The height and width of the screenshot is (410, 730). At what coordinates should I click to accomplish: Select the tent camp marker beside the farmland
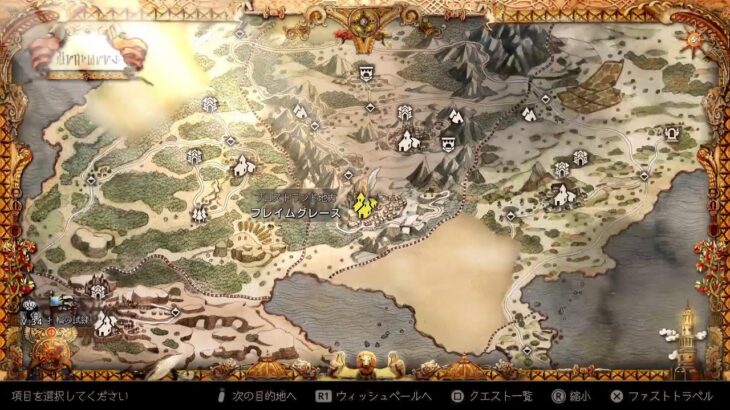(528, 113)
